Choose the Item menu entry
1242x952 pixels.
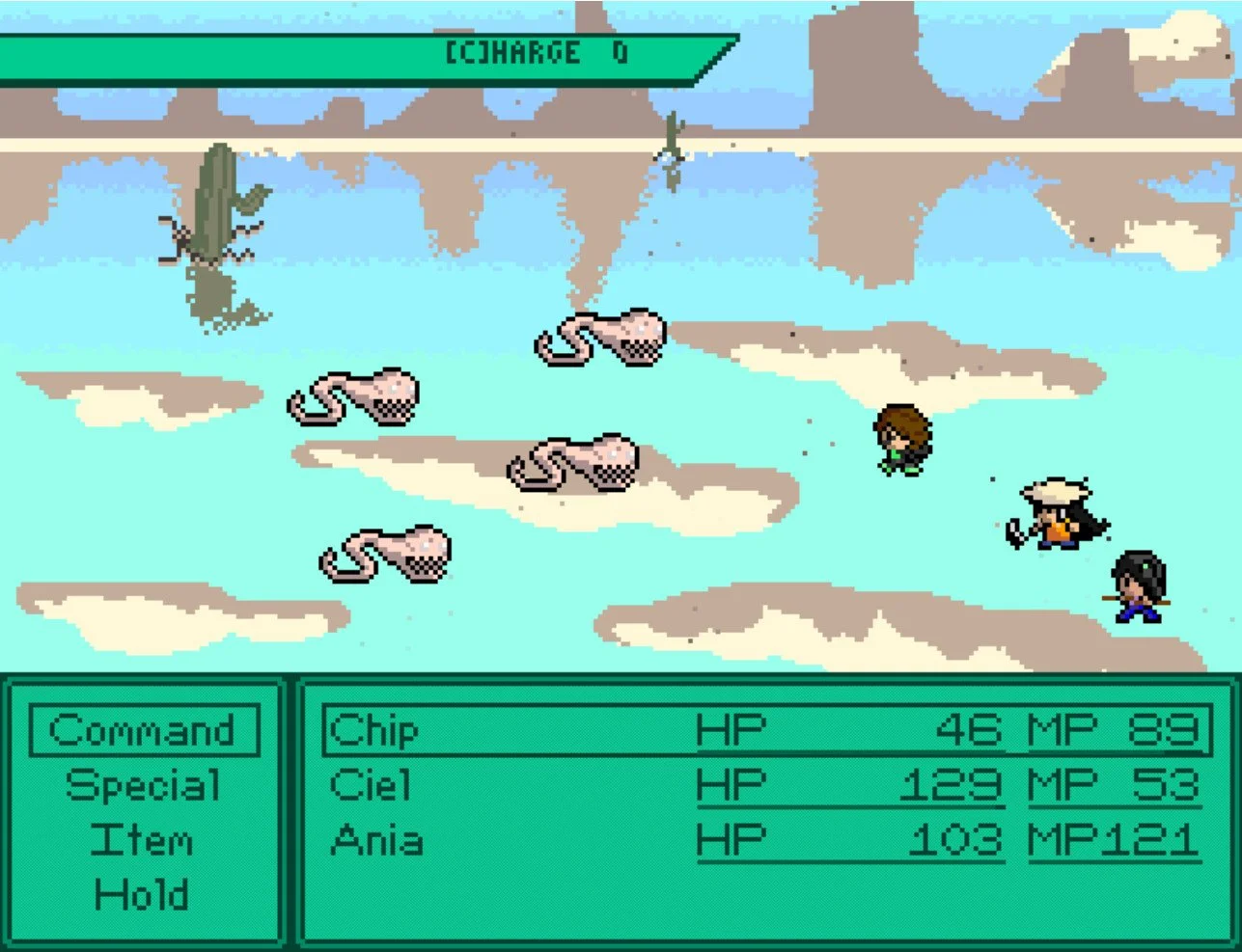click(x=143, y=839)
